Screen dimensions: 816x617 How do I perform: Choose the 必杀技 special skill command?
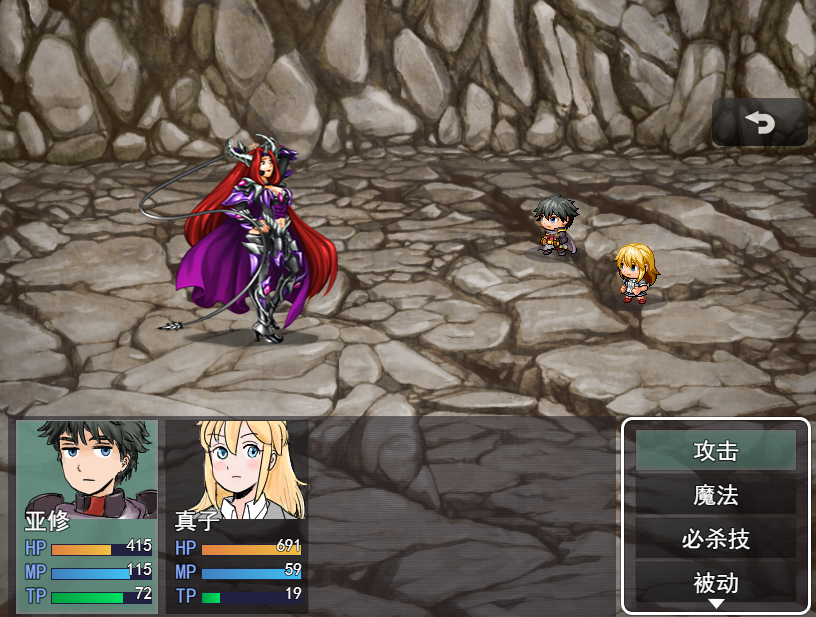click(715, 539)
